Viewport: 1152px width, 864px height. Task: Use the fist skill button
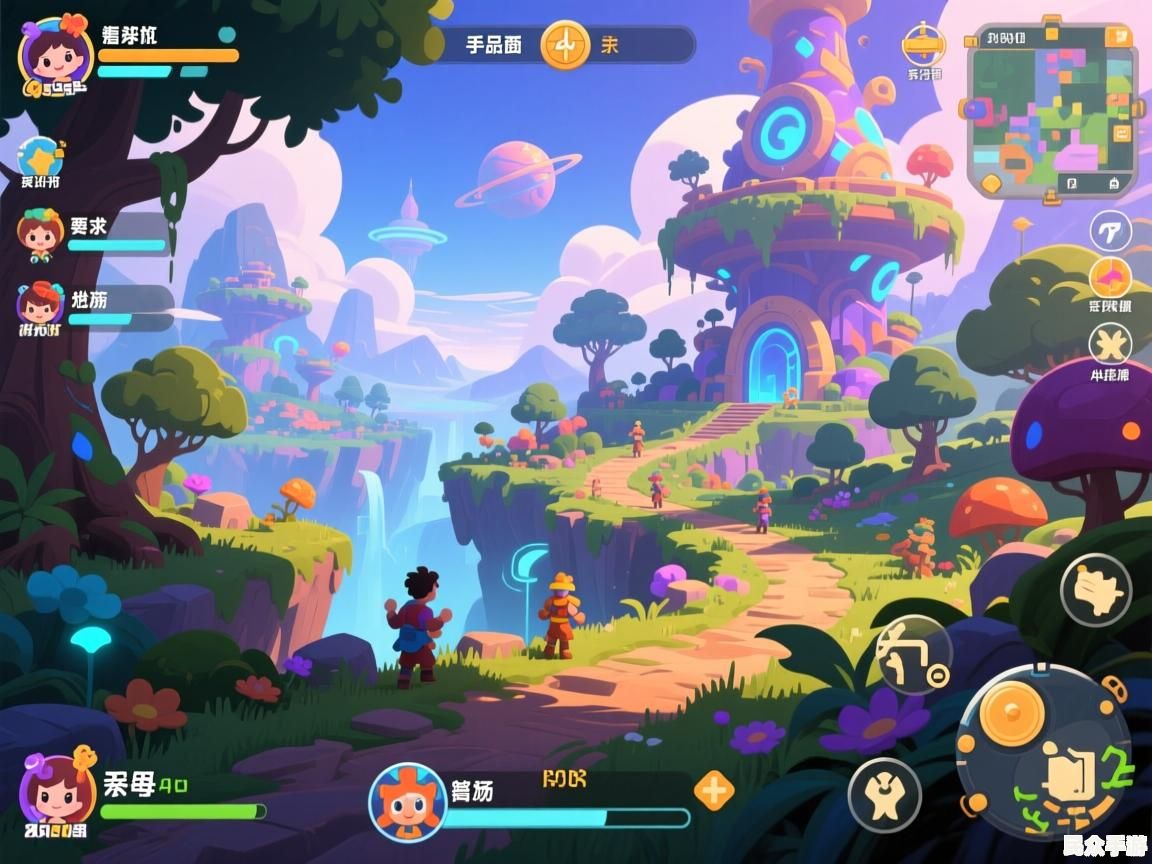pyautogui.click(x=1095, y=590)
